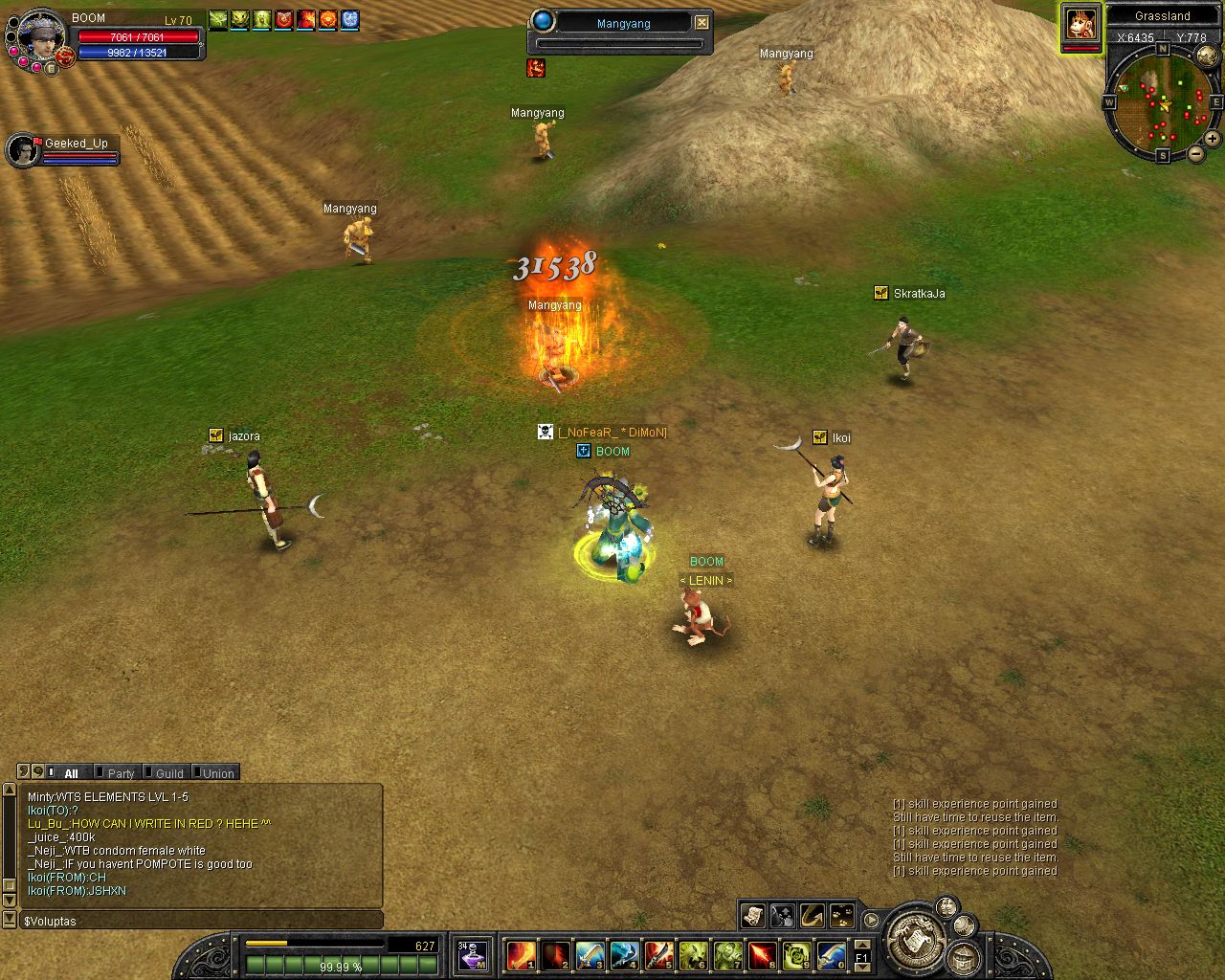
Task: Zoom in the minimap with plus button
Action: (x=1212, y=139)
